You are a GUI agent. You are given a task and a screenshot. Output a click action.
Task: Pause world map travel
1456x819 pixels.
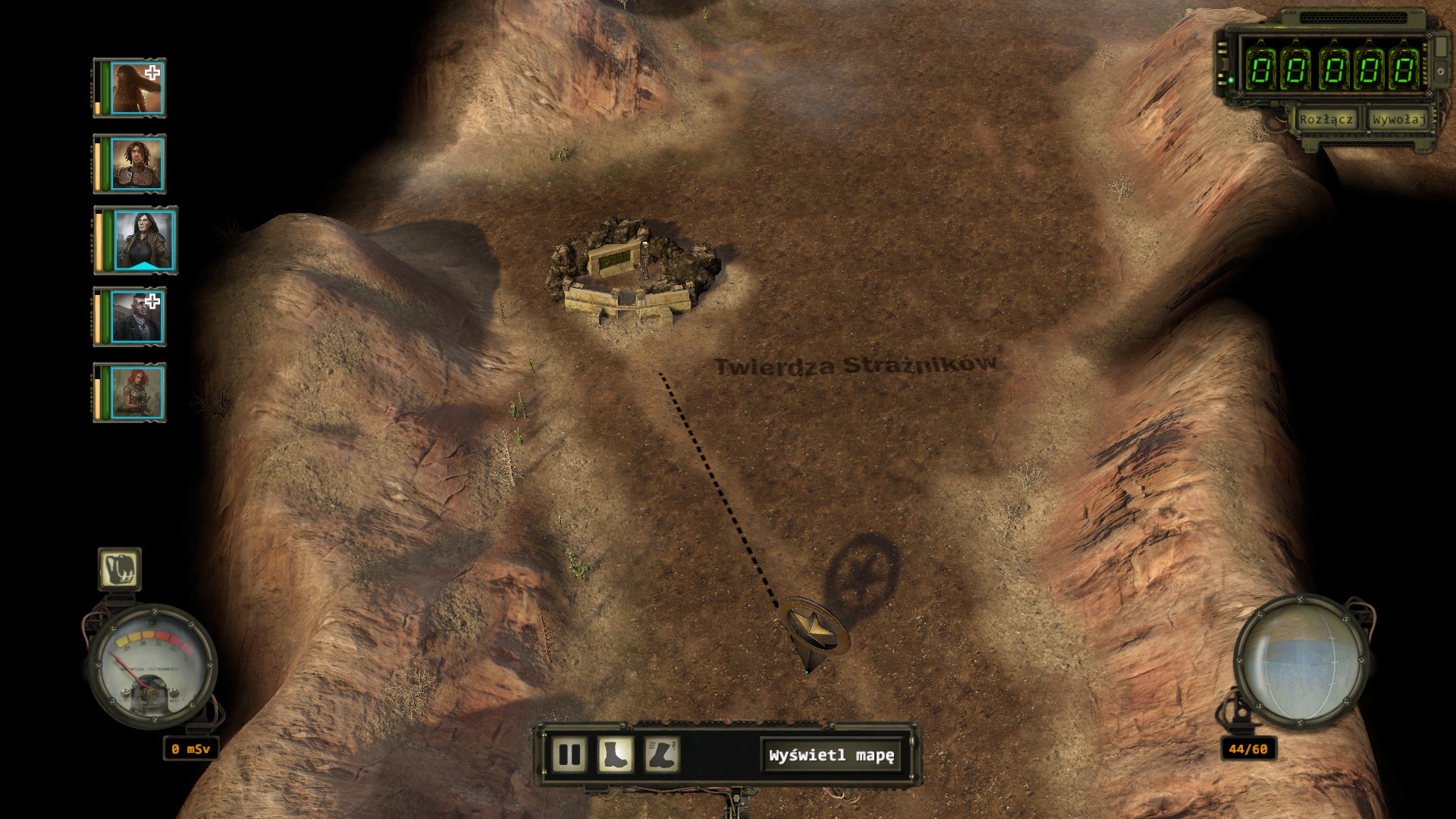pyautogui.click(x=569, y=755)
